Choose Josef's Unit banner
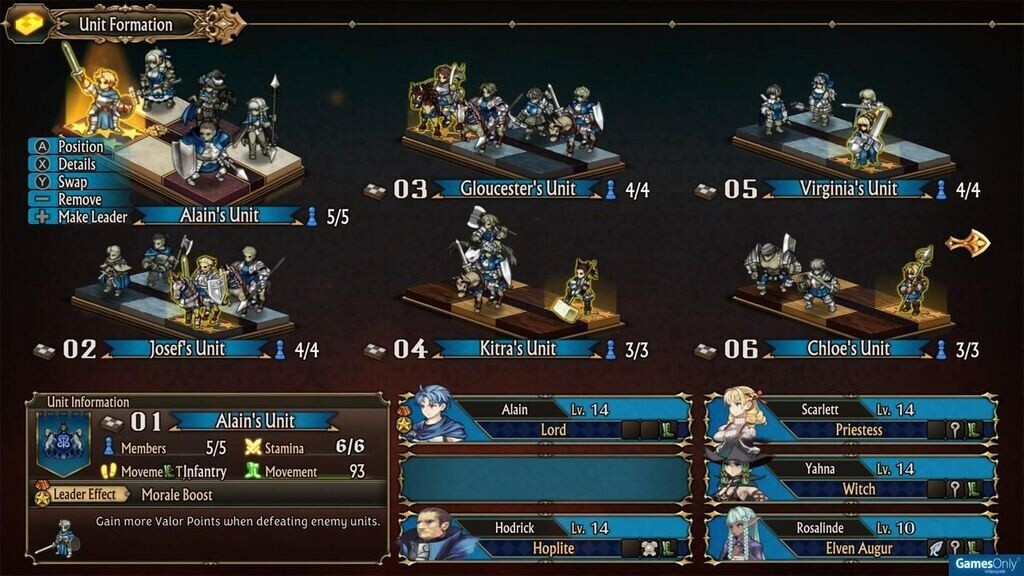 pyautogui.click(x=186, y=349)
